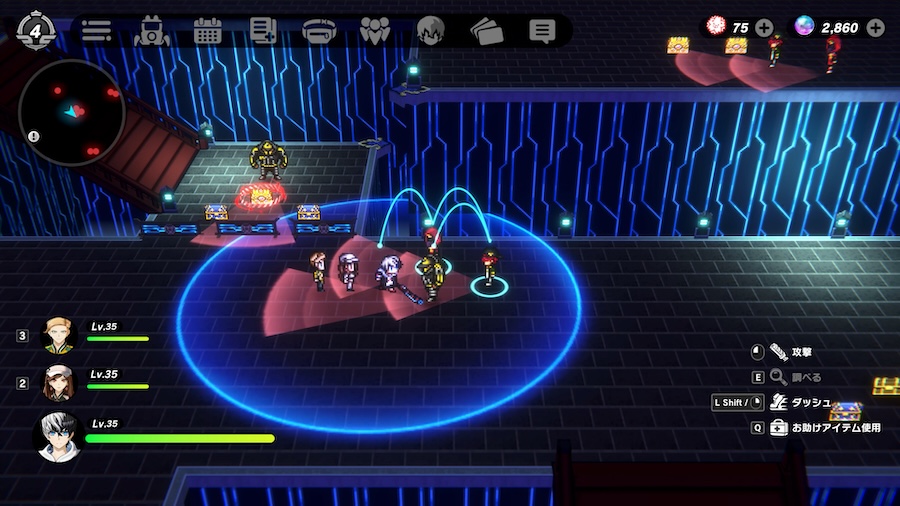Open the calendar icon

207,30
